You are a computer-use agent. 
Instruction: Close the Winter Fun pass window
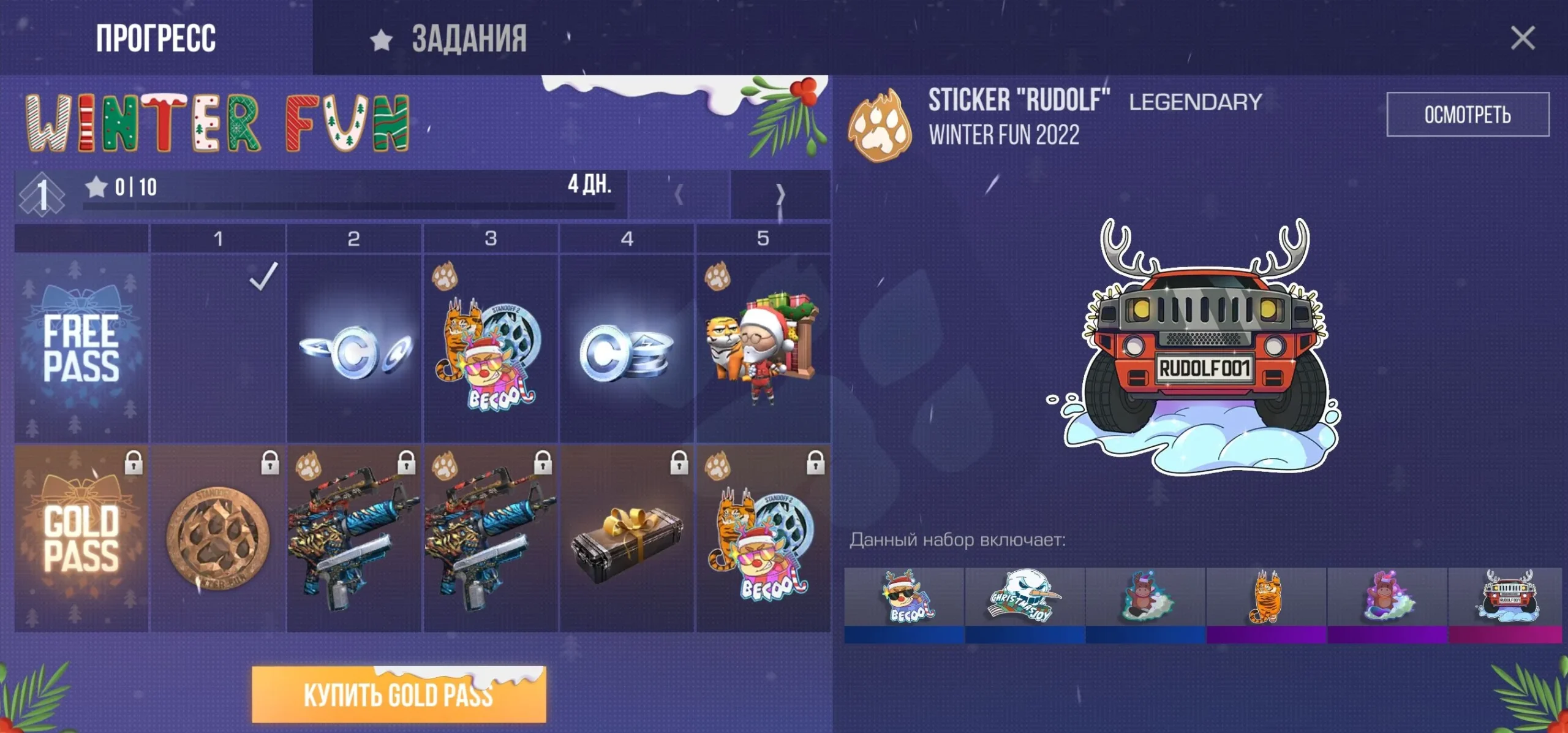pyautogui.click(x=1522, y=38)
